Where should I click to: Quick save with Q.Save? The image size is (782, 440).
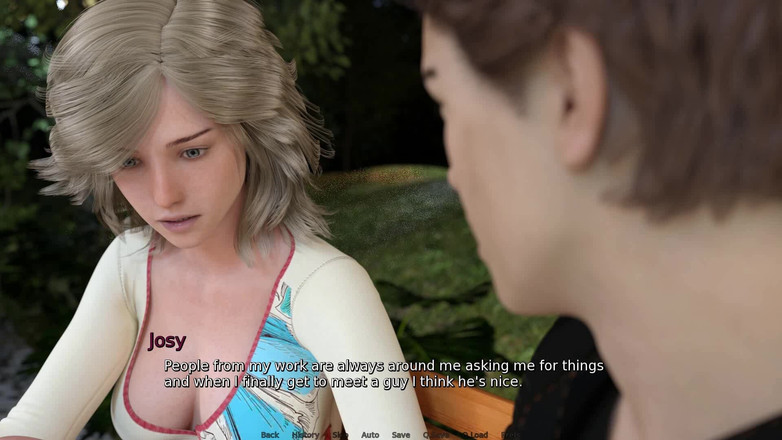[x=436, y=435]
